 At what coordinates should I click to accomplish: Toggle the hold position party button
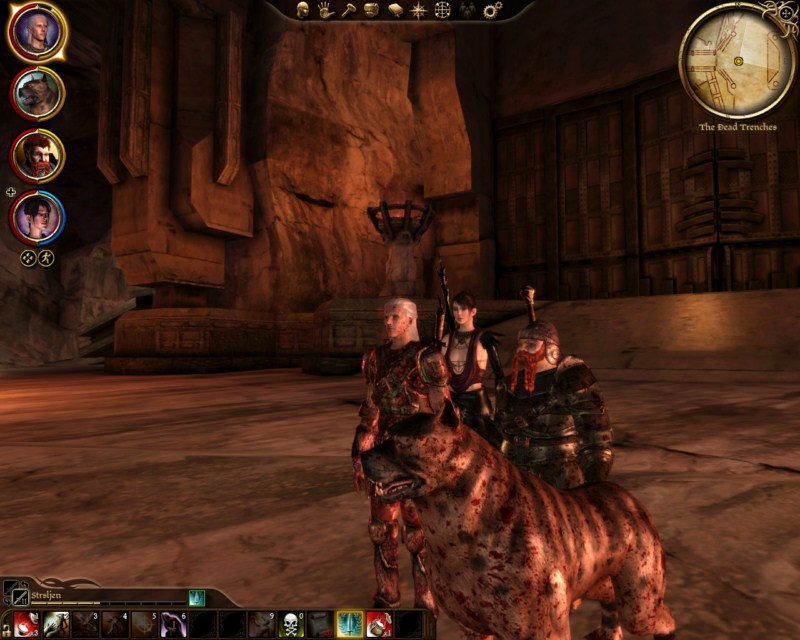(x=46, y=257)
